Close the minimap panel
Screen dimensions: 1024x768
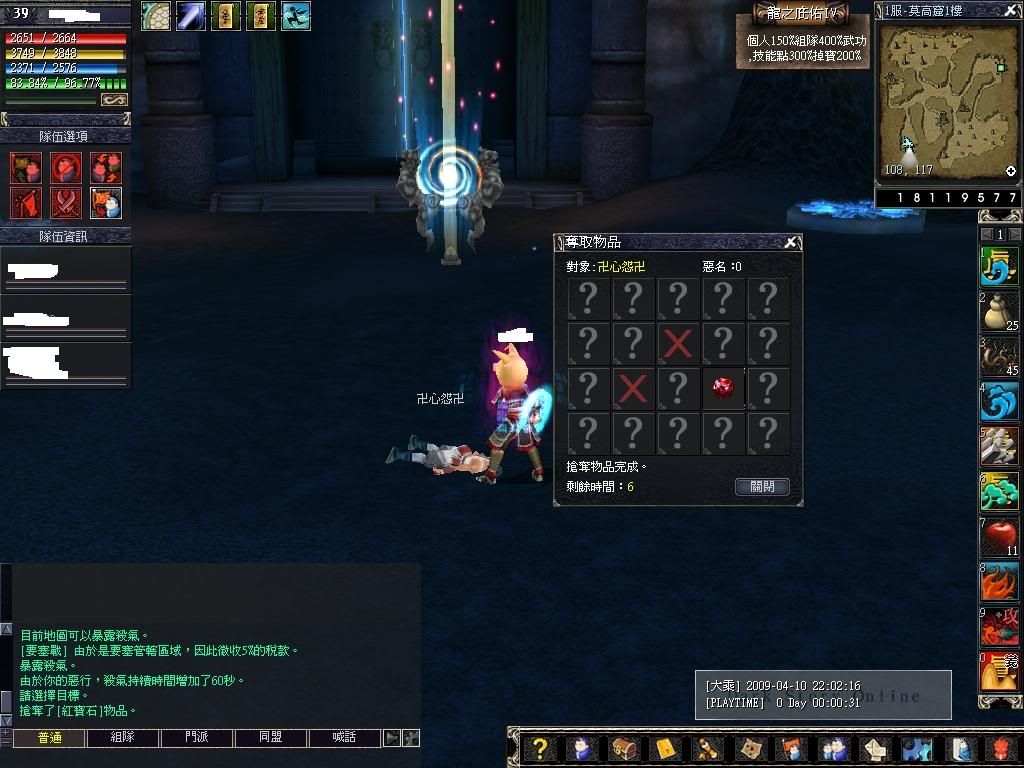pyautogui.click(x=1010, y=10)
